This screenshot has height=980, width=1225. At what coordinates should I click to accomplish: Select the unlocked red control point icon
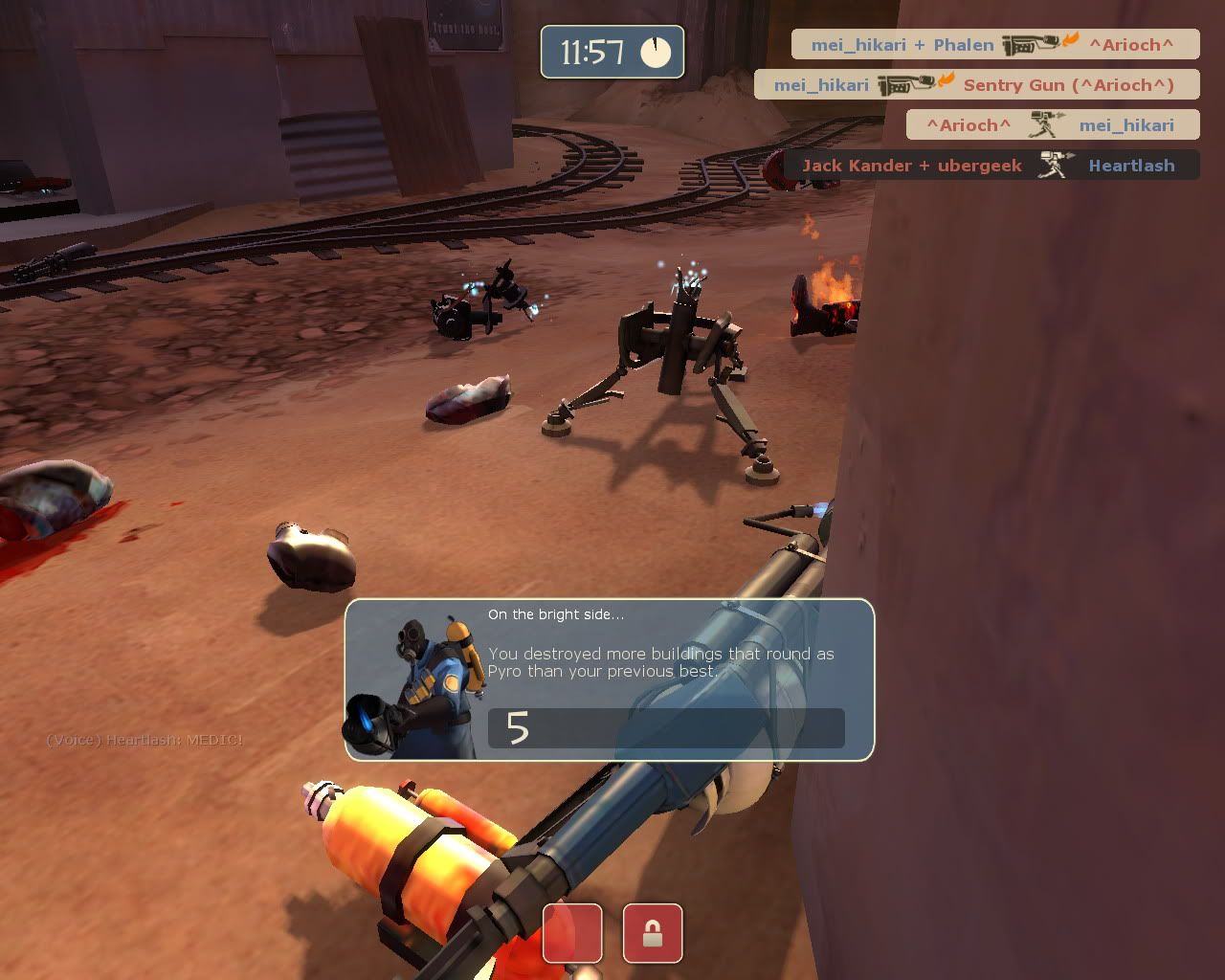pos(572,933)
